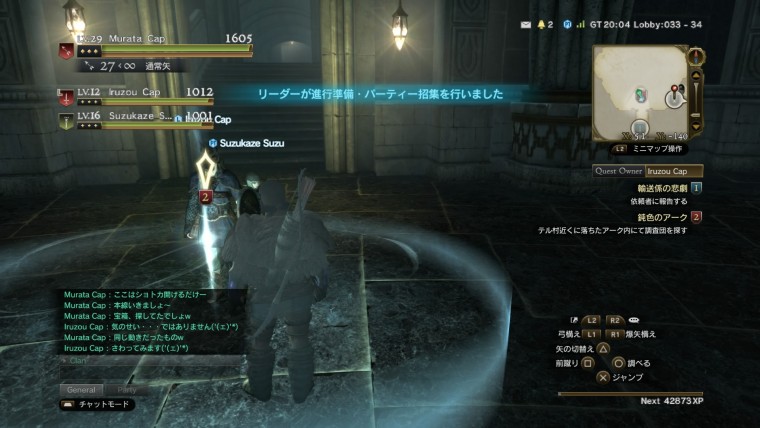Open the notification bell icon

coord(545,23)
